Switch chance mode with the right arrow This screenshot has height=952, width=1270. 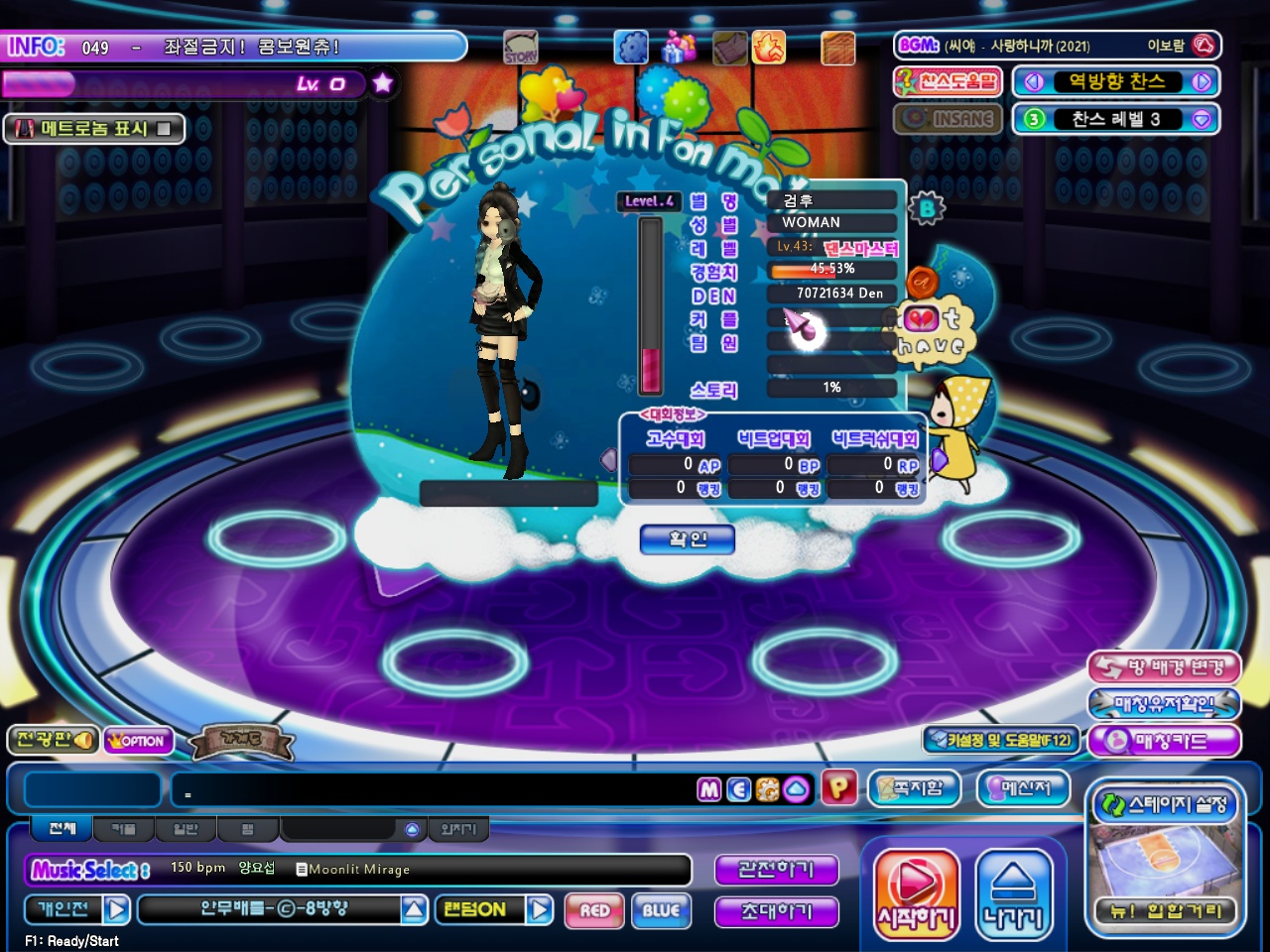pos(1202,82)
